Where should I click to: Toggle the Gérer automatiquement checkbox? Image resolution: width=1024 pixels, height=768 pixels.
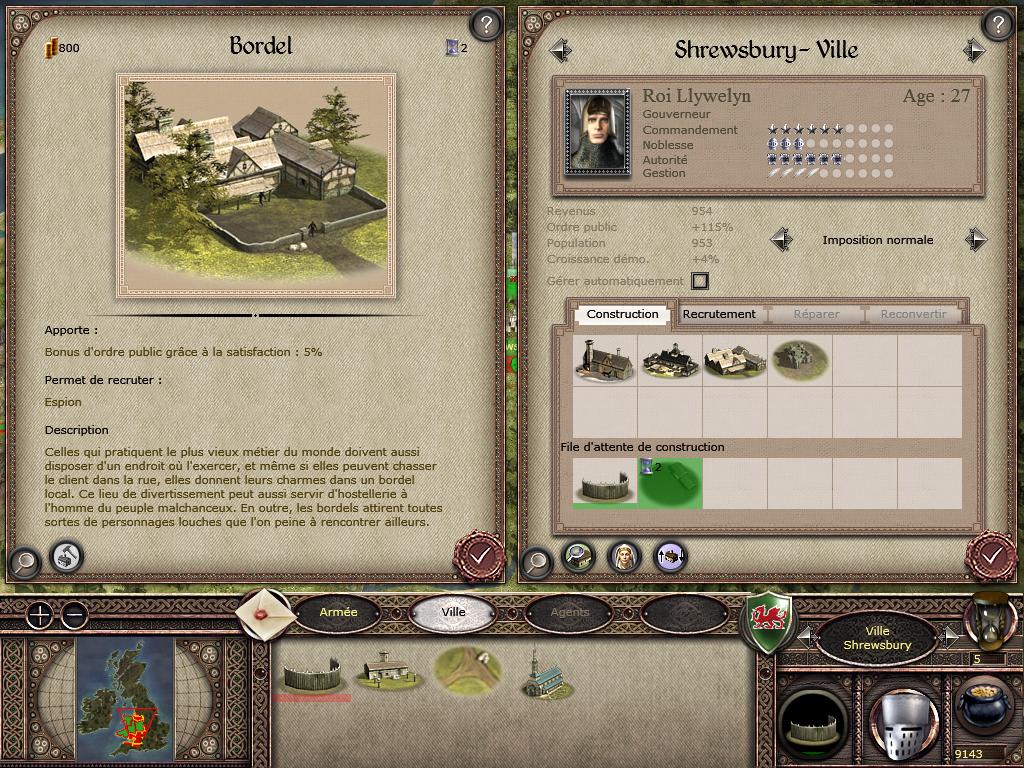[x=700, y=281]
